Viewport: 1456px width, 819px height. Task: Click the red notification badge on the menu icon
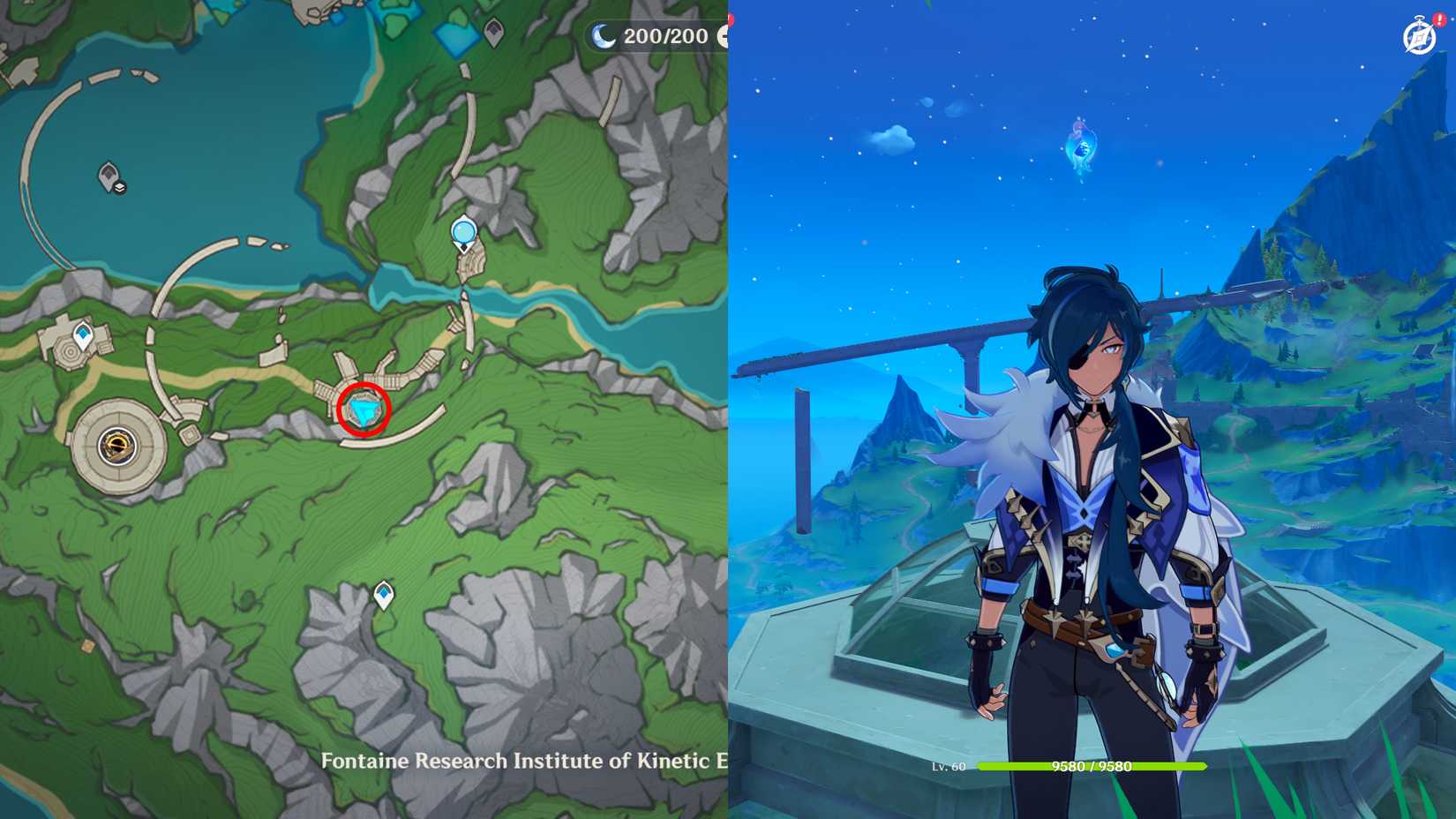1438,19
